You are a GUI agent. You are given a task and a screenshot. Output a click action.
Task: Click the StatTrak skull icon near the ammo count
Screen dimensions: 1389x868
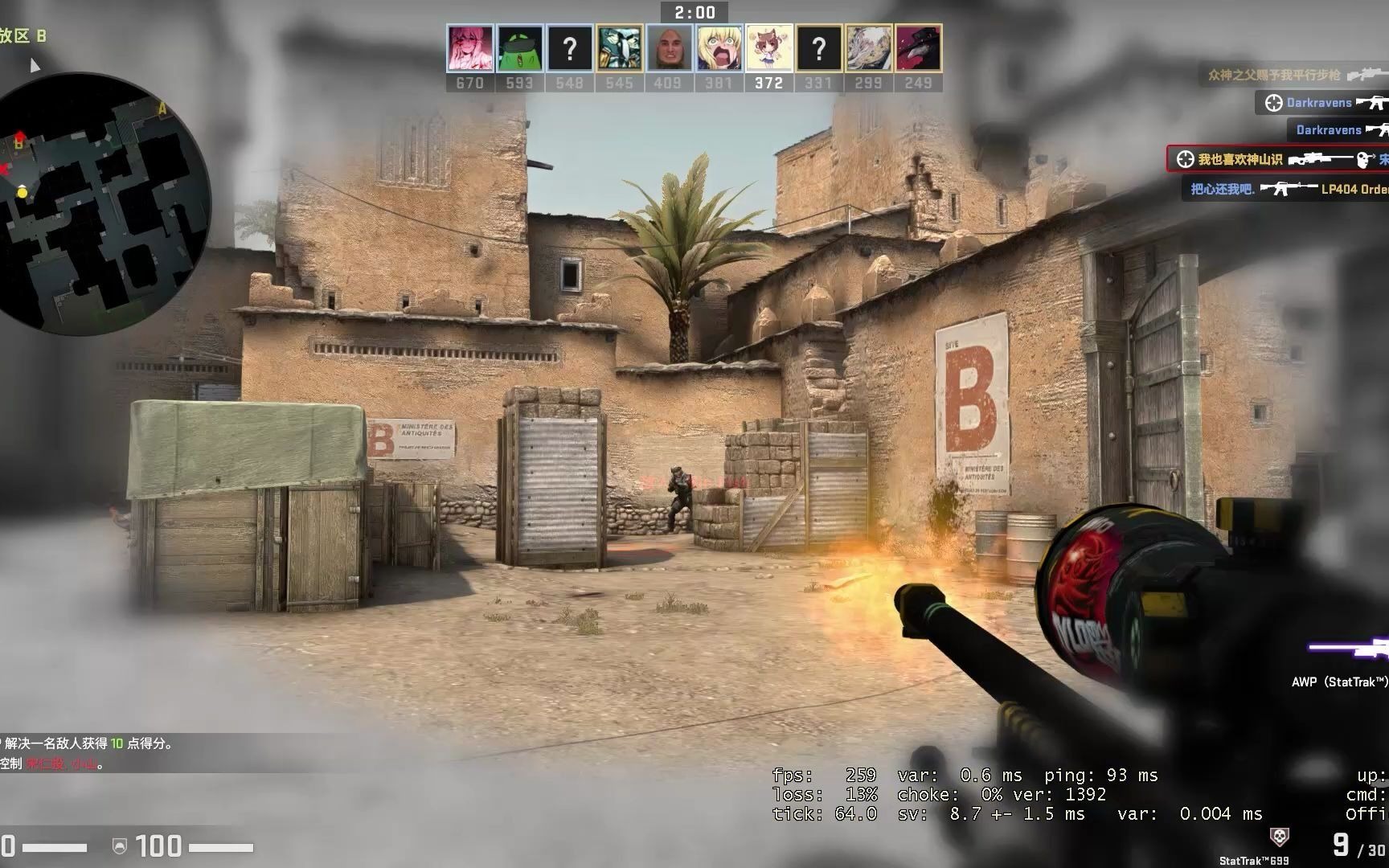(x=1280, y=836)
